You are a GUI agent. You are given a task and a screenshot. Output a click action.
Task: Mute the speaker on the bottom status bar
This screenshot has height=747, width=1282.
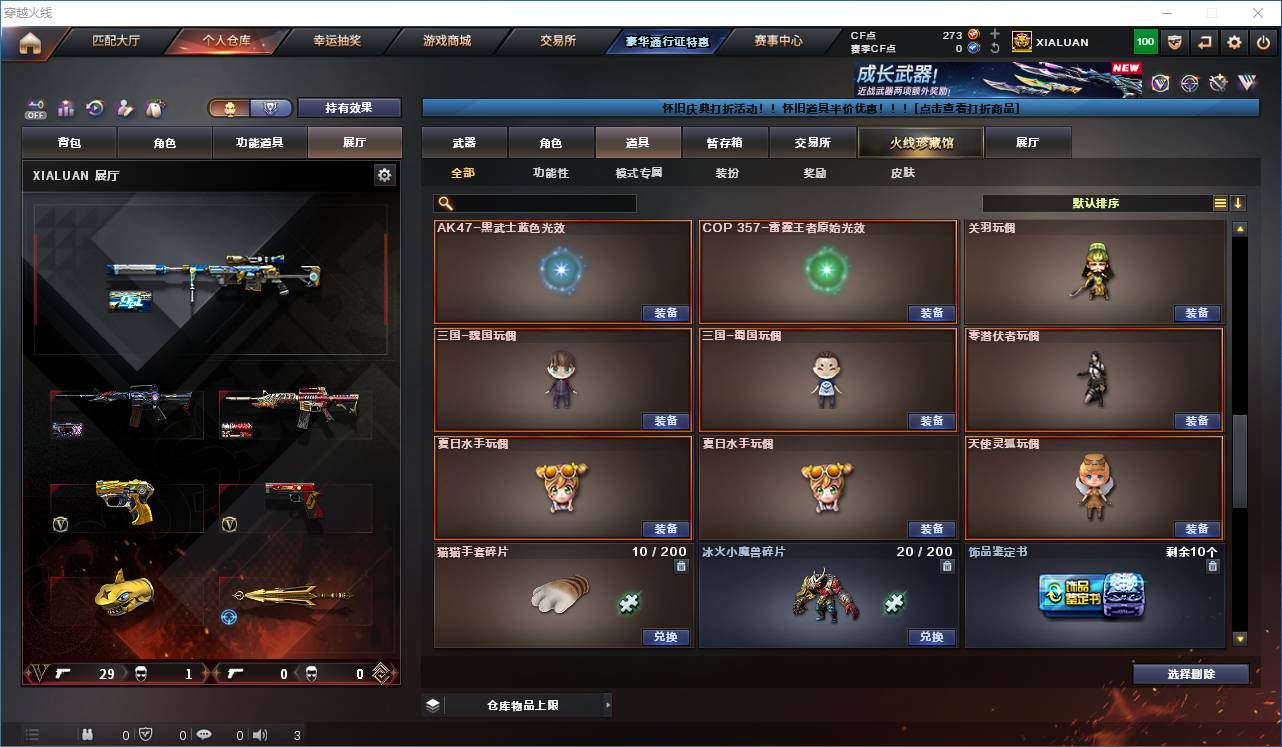pos(260,733)
